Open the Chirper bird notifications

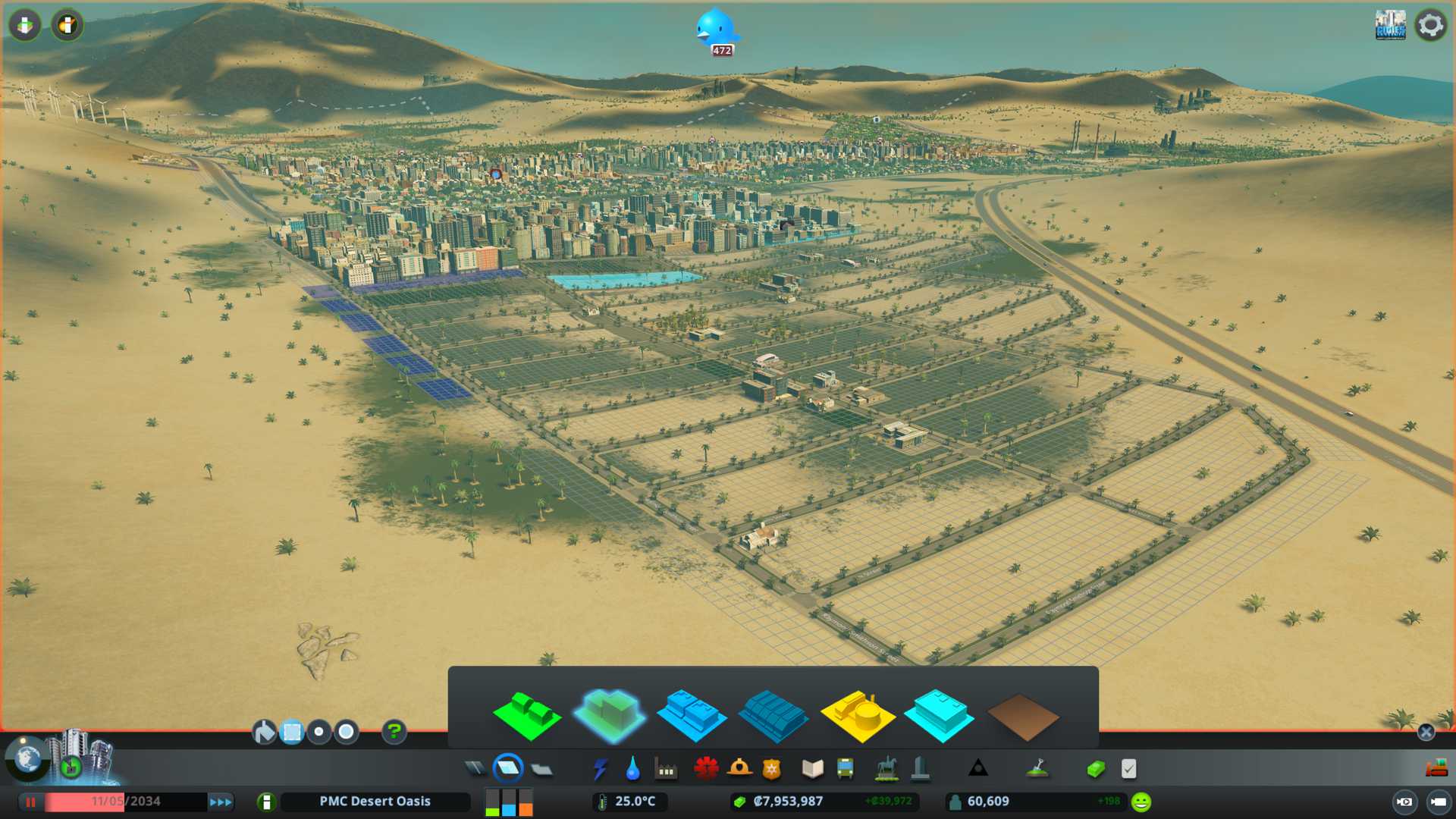(x=715, y=29)
